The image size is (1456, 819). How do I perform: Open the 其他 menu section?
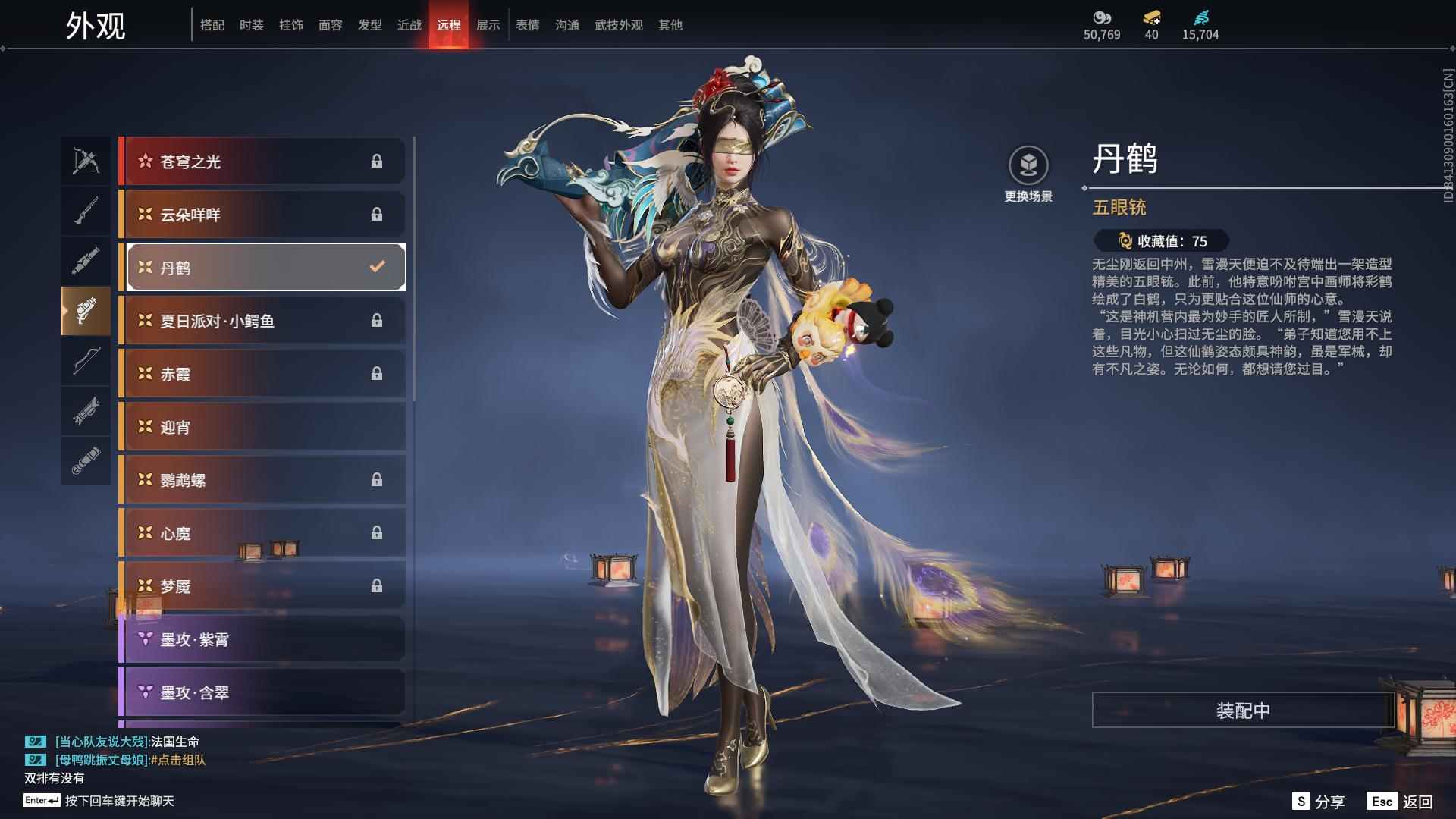pos(670,24)
